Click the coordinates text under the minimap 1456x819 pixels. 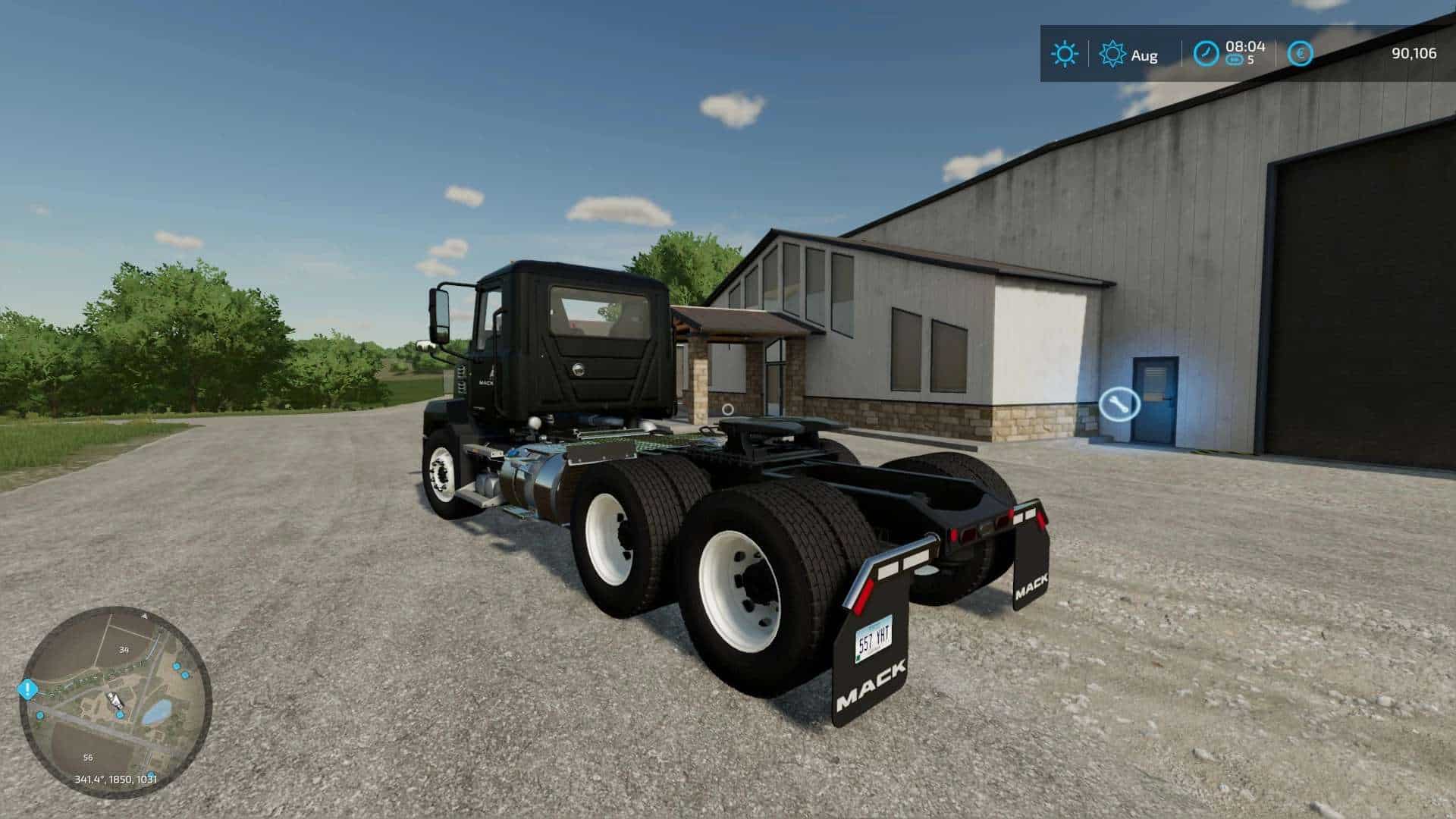coord(115,779)
